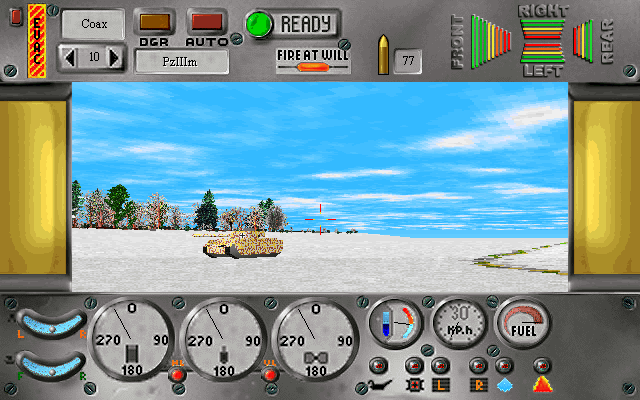
Task: Click the red warning triangle icon
Action: pos(541,384)
